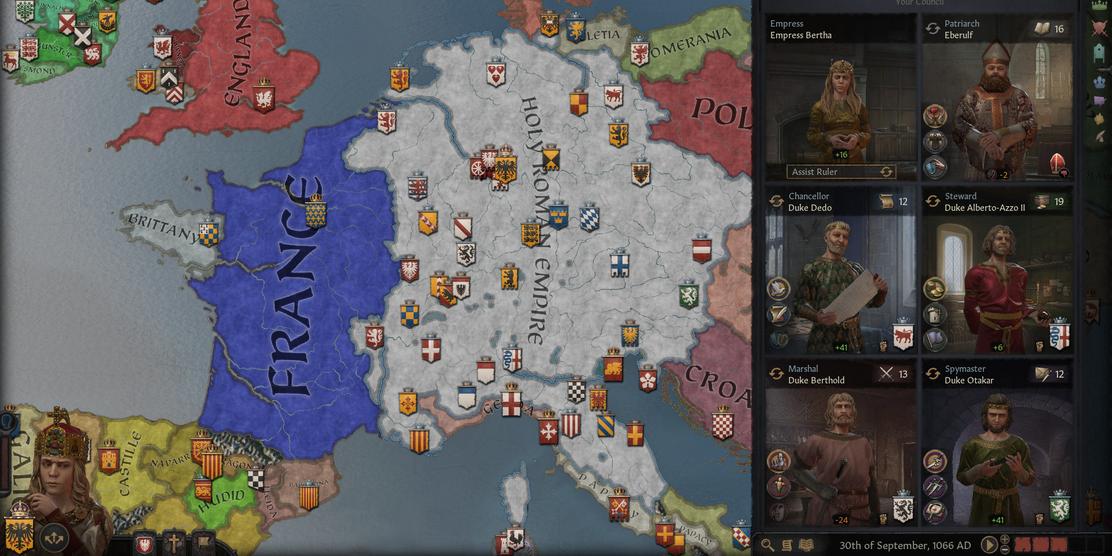Replace Spymaster Duke Otakar
1112x556 pixels.
point(933,374)
